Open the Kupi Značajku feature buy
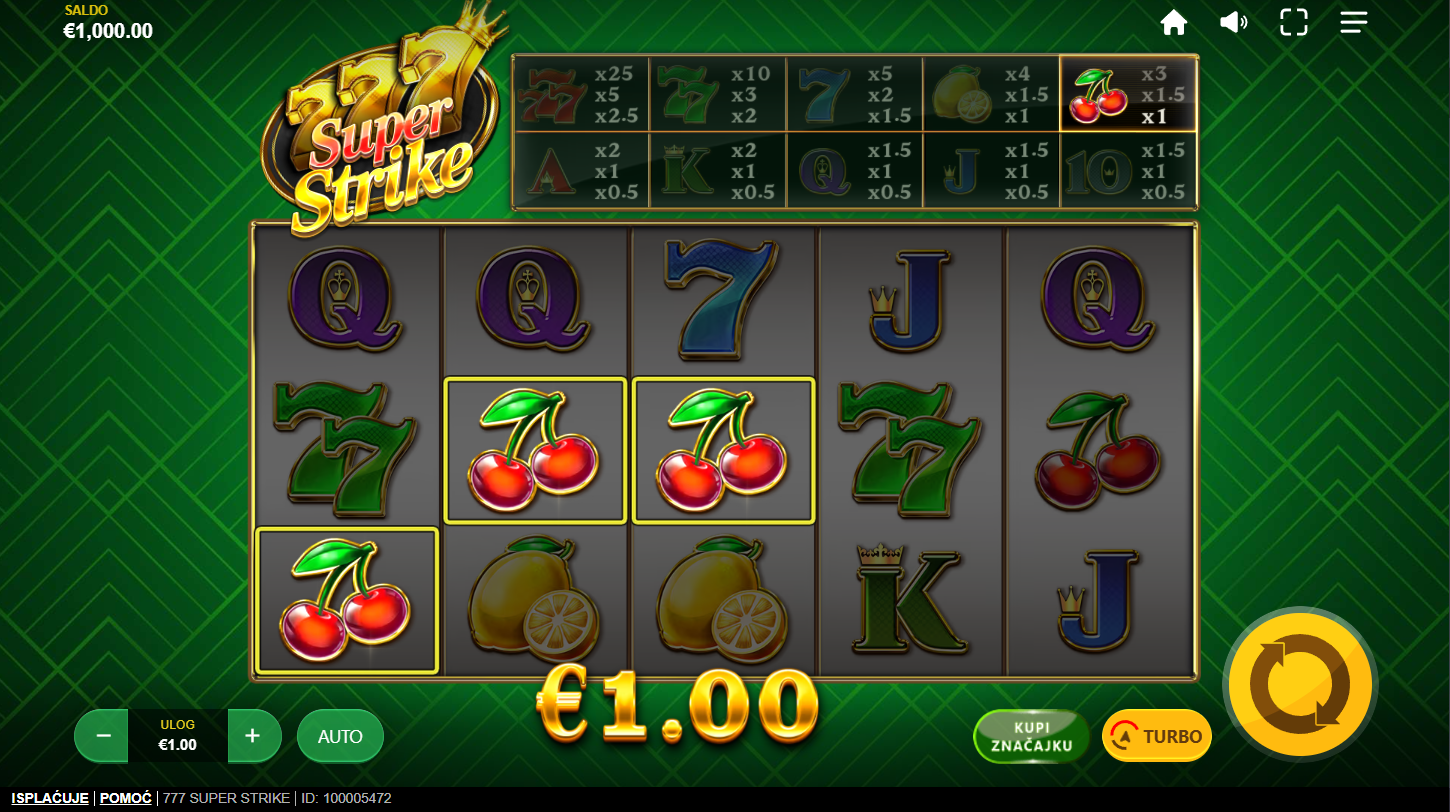1450x812 pixels. (1031, 736)
